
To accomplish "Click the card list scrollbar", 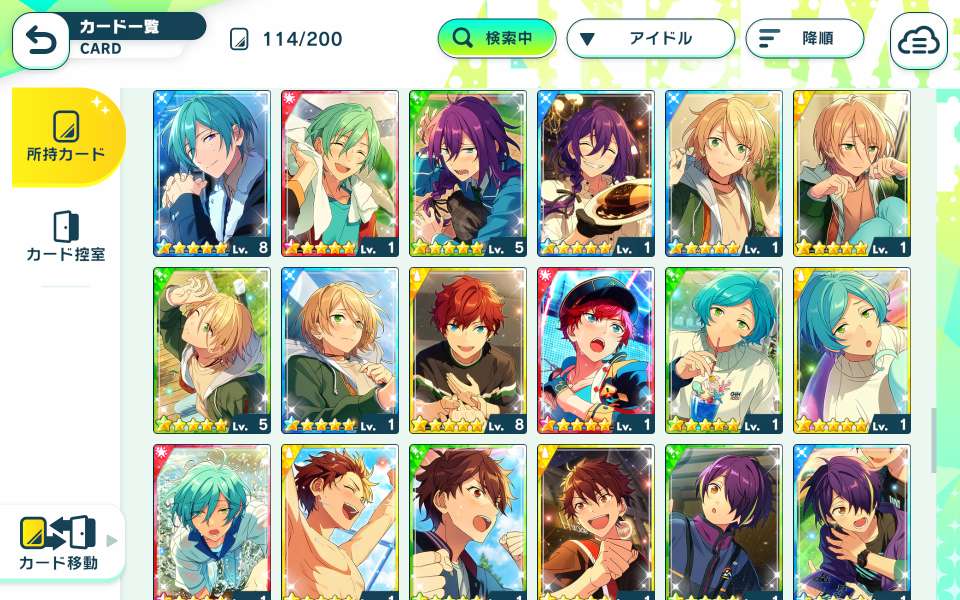I will click(934, 438).
